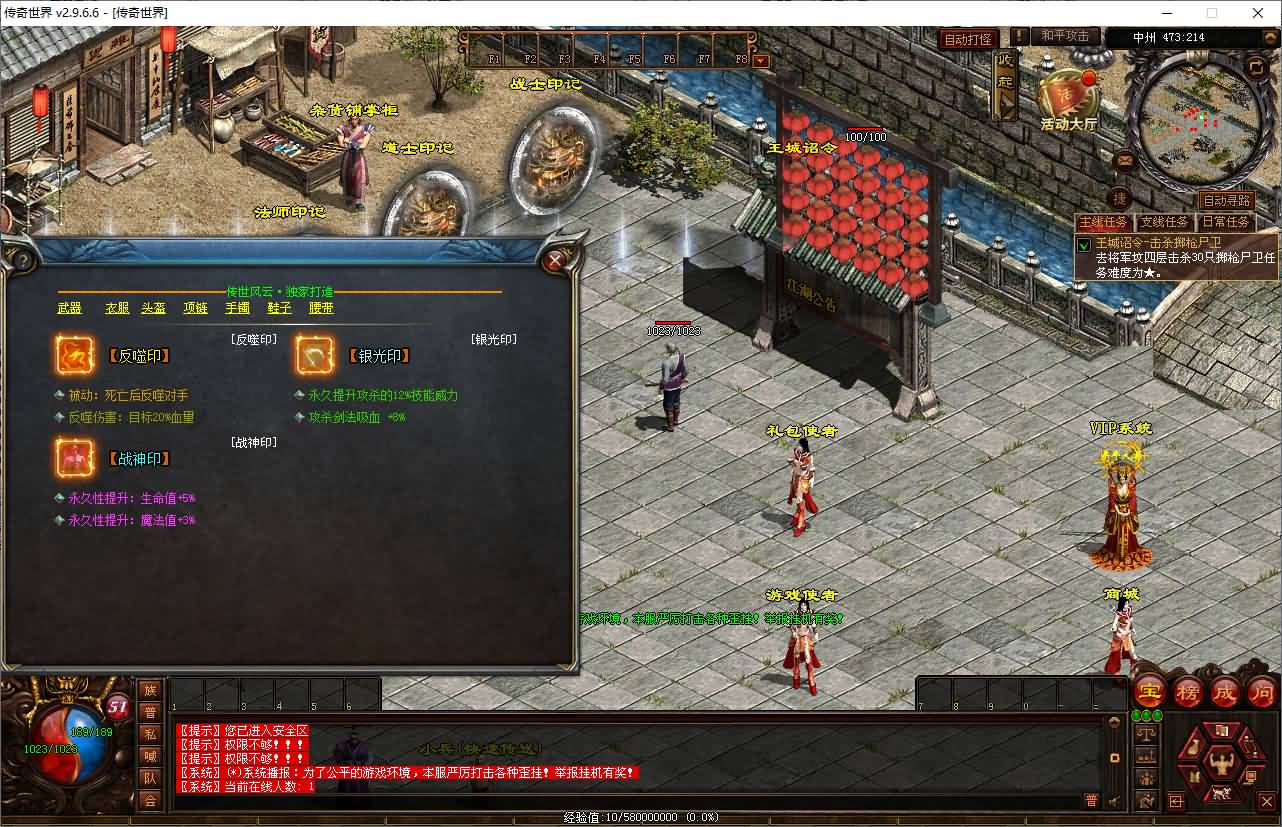Viewport: 1282px width, 827px height.
Task: Open the character panel muscle-man icon
Action: pyautogui.click(x=1221, y=765)
